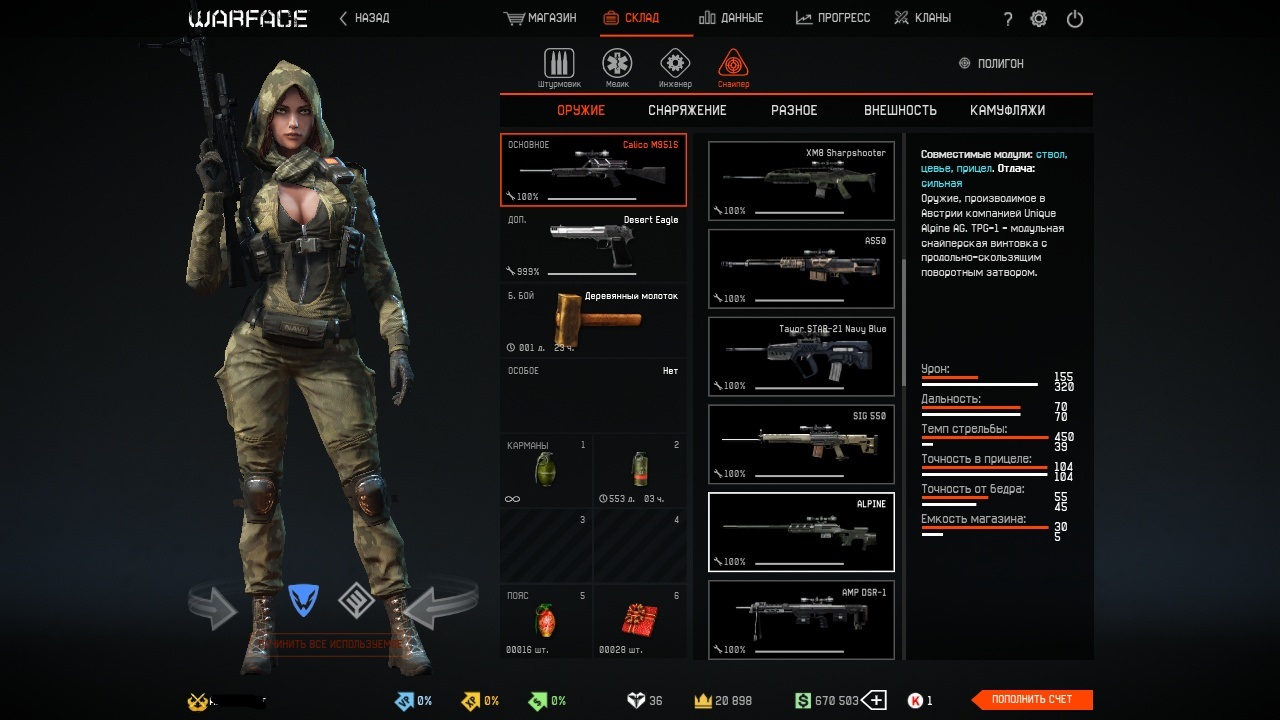Choose the XM8 Sharpshooter rifle

[x=801, y=181]
